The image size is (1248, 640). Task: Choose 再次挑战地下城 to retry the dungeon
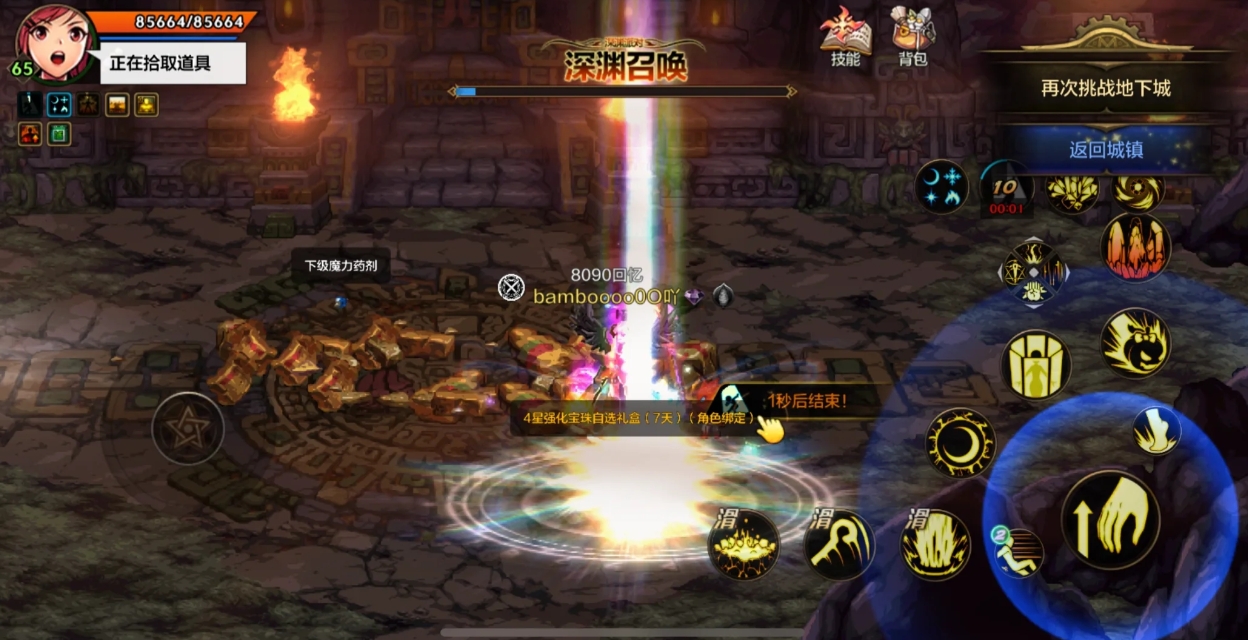click(1105, 88)
